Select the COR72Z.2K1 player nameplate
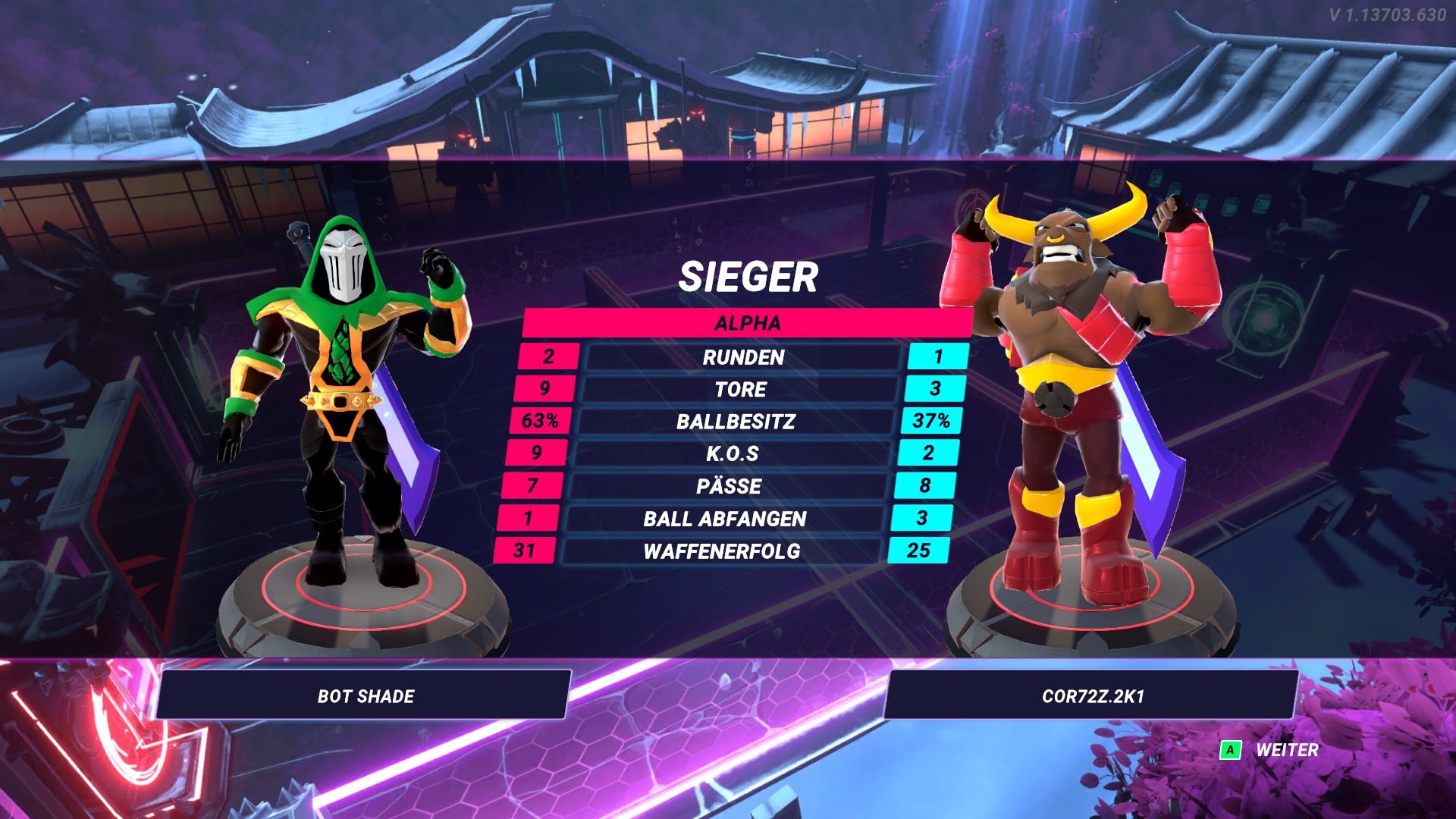 (1091, 695)
